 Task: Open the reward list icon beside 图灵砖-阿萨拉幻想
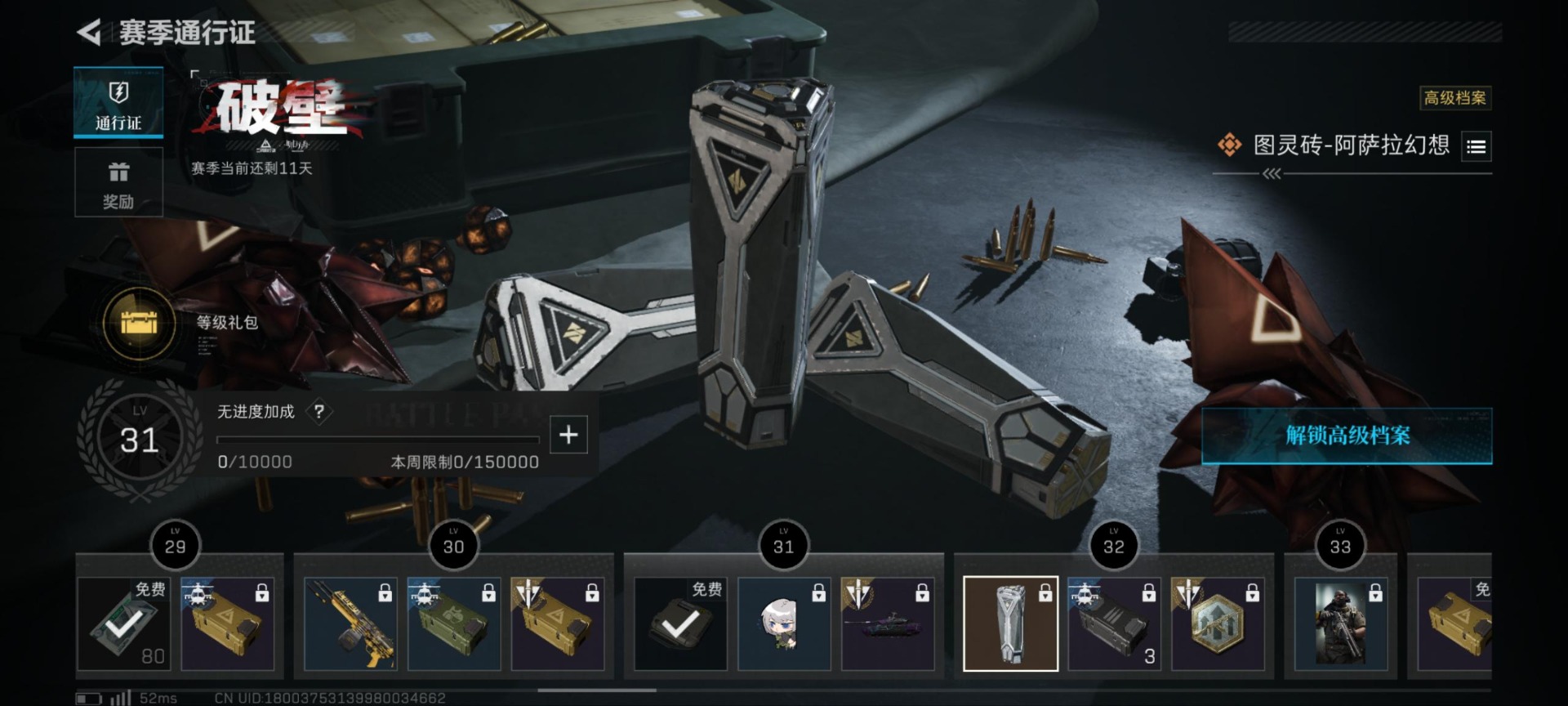[1476, 147]
